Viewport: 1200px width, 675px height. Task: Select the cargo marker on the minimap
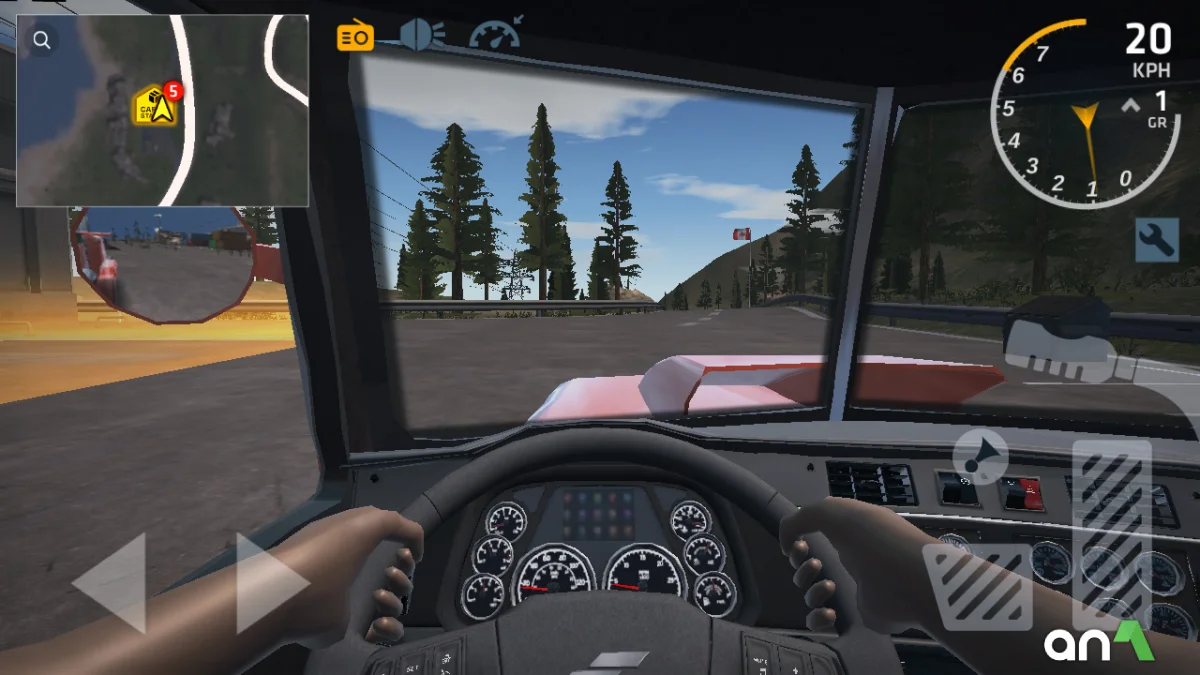point(156,106)
